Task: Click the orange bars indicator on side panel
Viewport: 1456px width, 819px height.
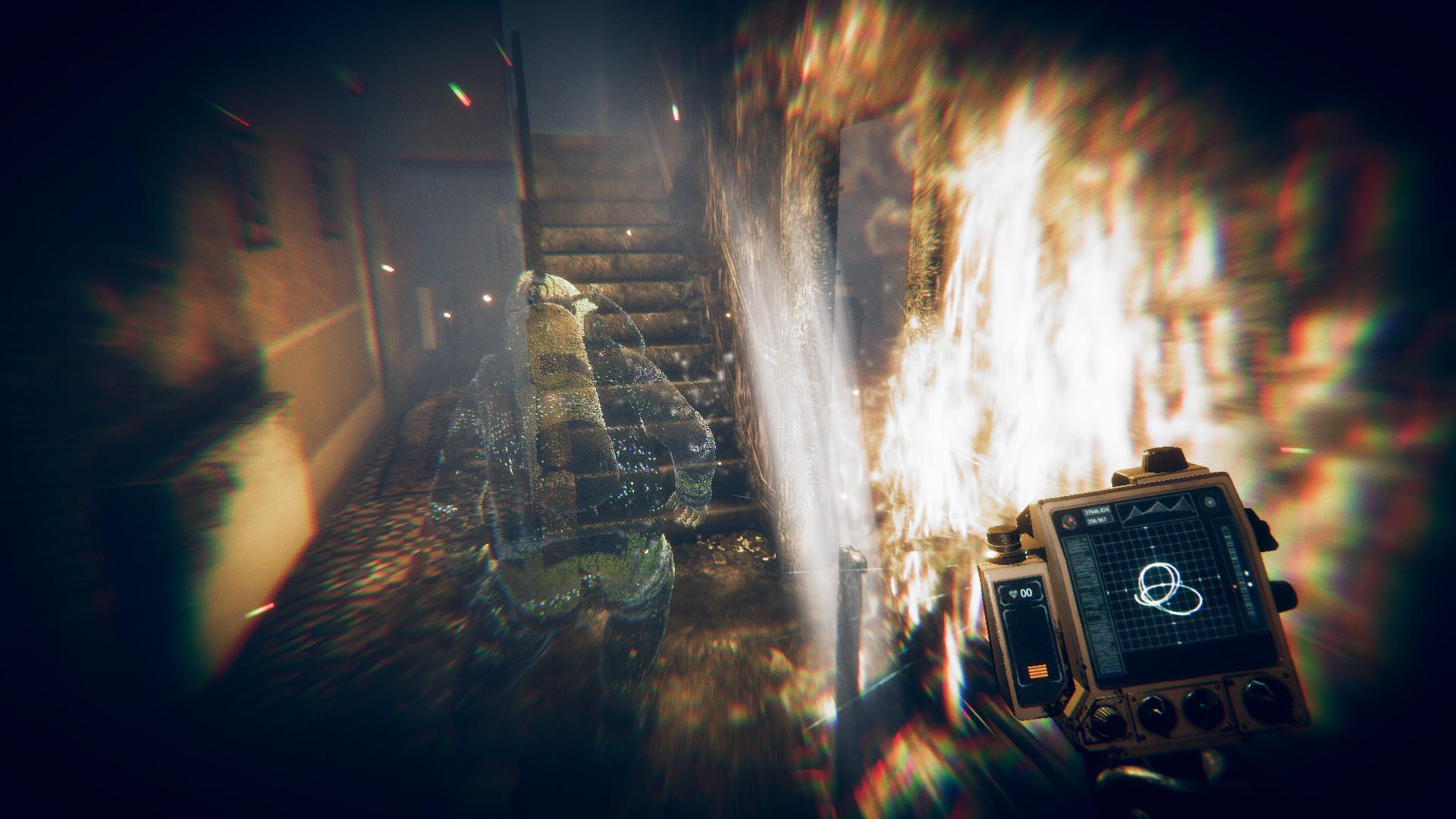Action: click(x=1037, y=670)
